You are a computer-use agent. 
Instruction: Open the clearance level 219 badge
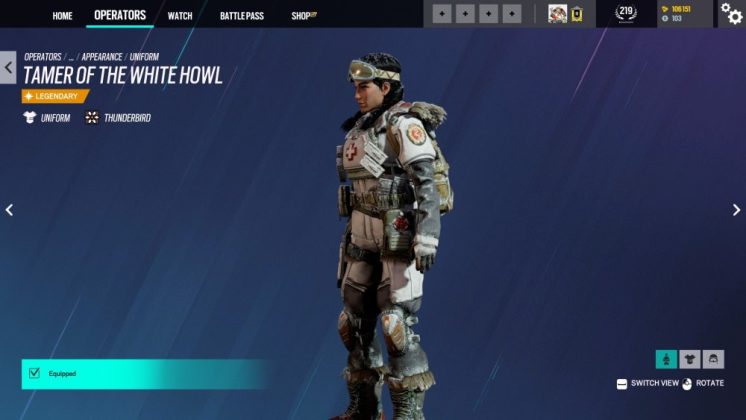pos(626,13)
